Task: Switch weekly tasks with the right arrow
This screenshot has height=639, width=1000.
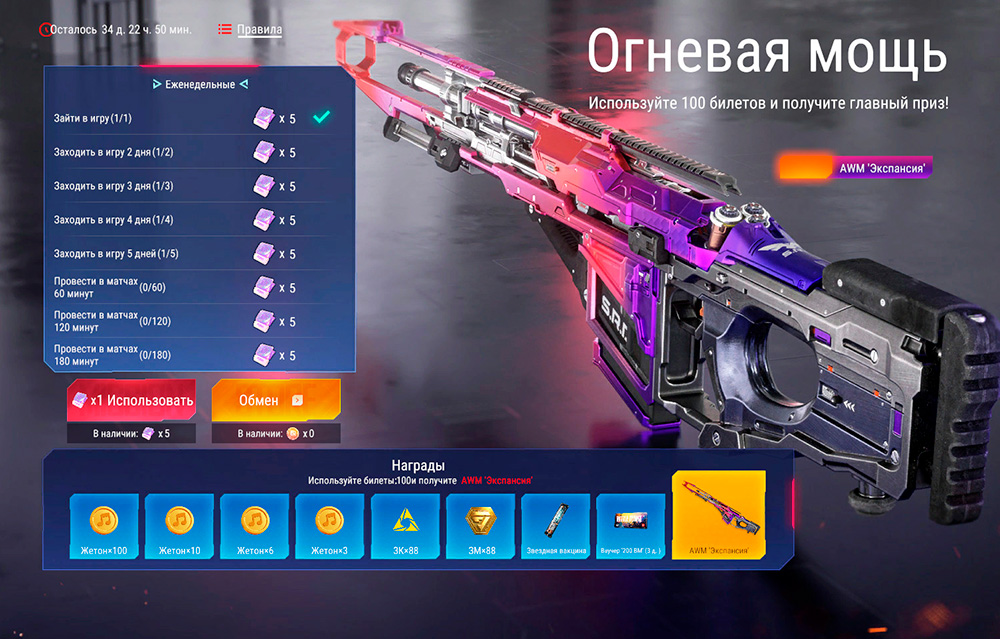Action: [243, 85]
